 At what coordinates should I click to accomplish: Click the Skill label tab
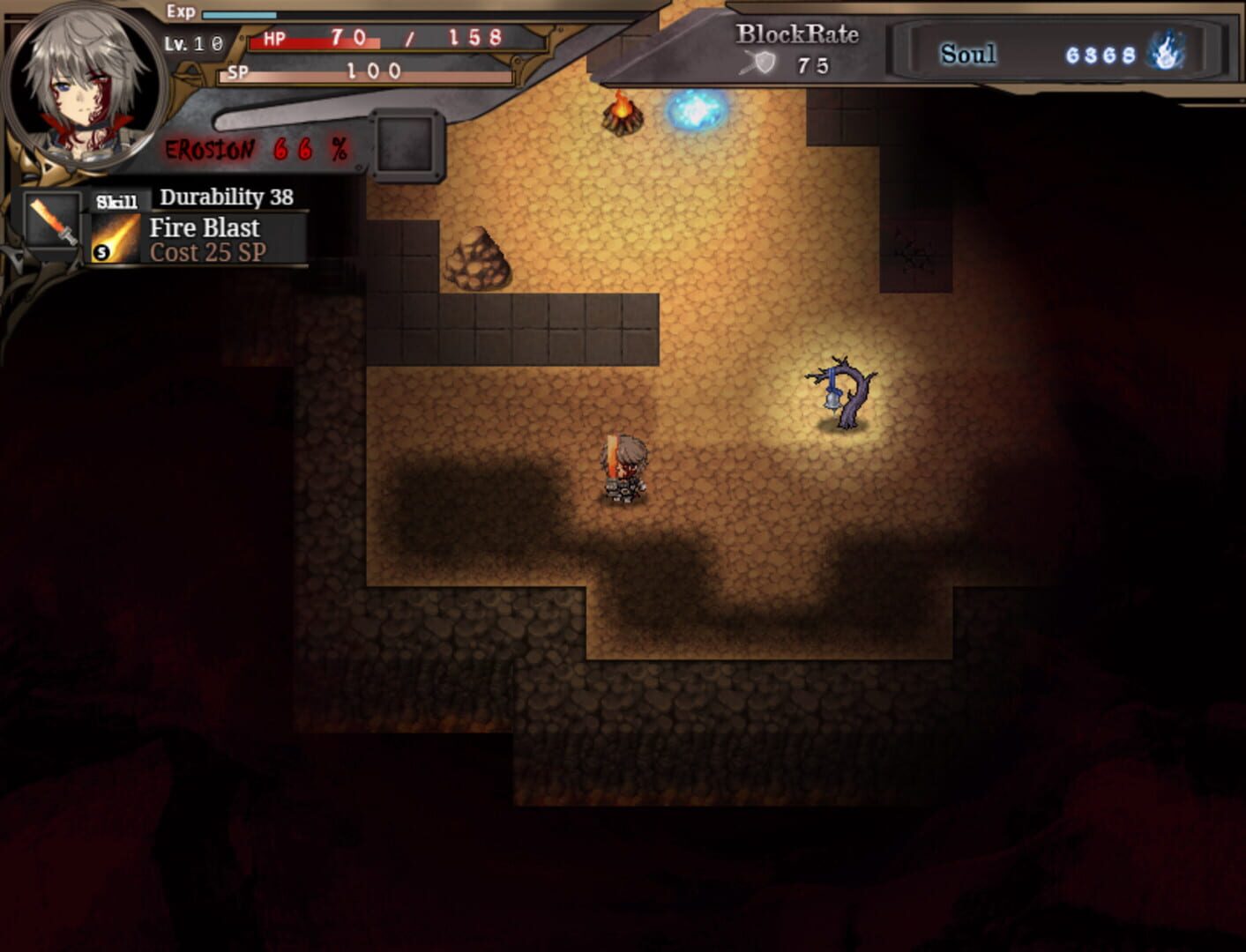(x=116, y=199)
